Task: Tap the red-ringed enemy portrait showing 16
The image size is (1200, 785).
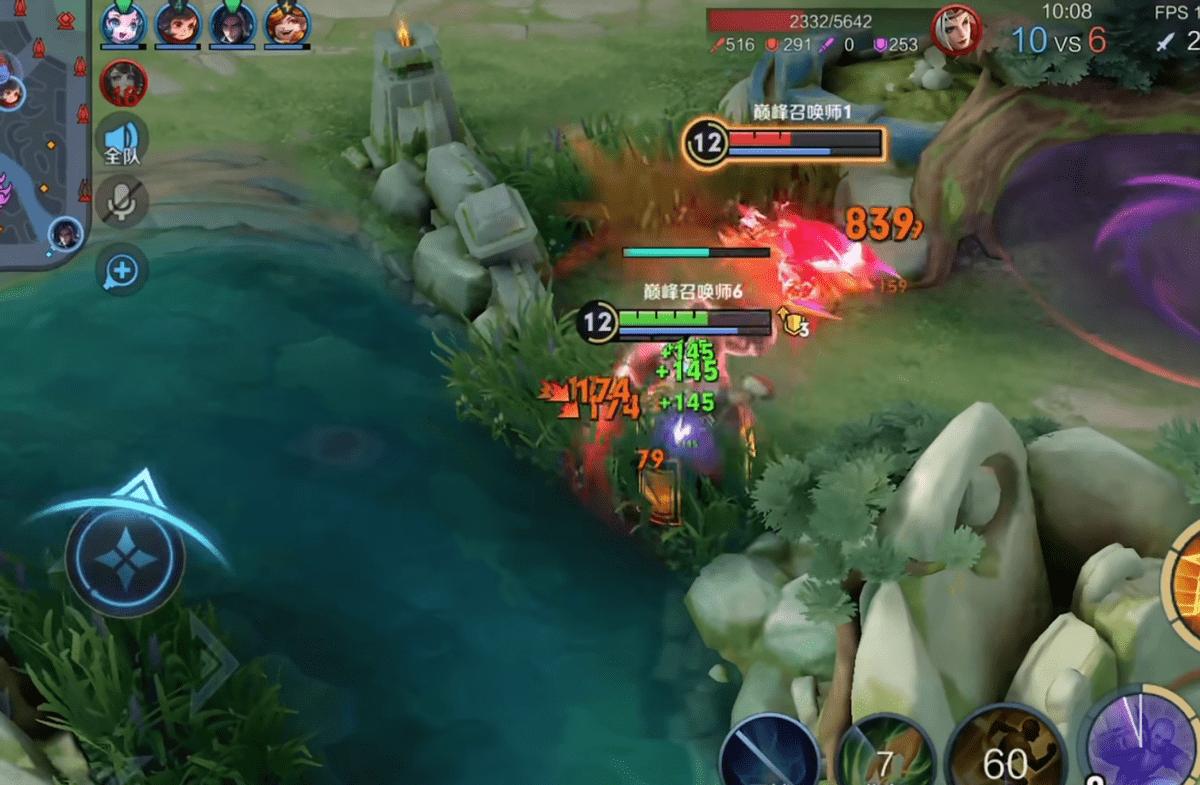Action: [124, 83]
